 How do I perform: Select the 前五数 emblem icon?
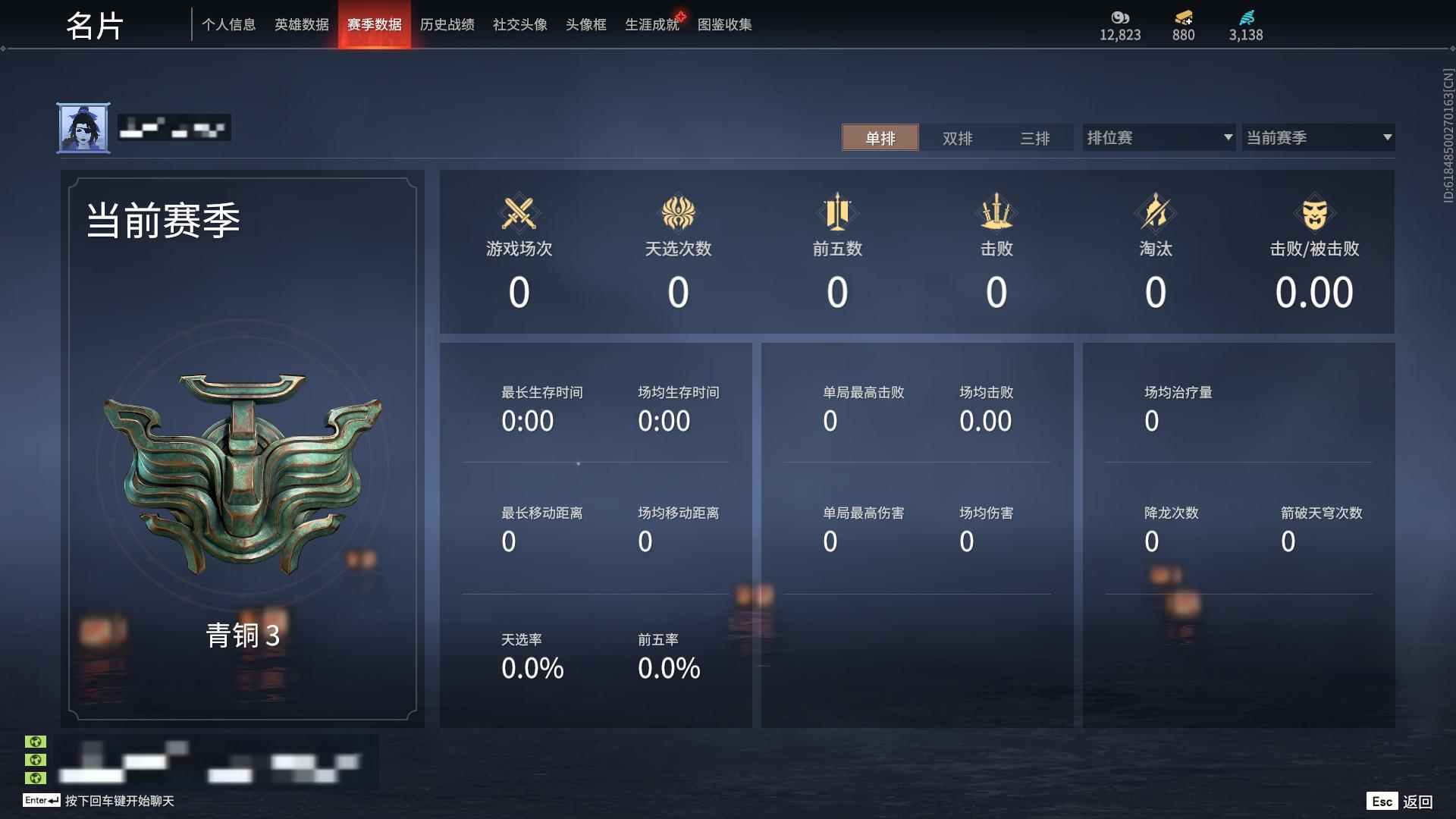pos(836,213)
